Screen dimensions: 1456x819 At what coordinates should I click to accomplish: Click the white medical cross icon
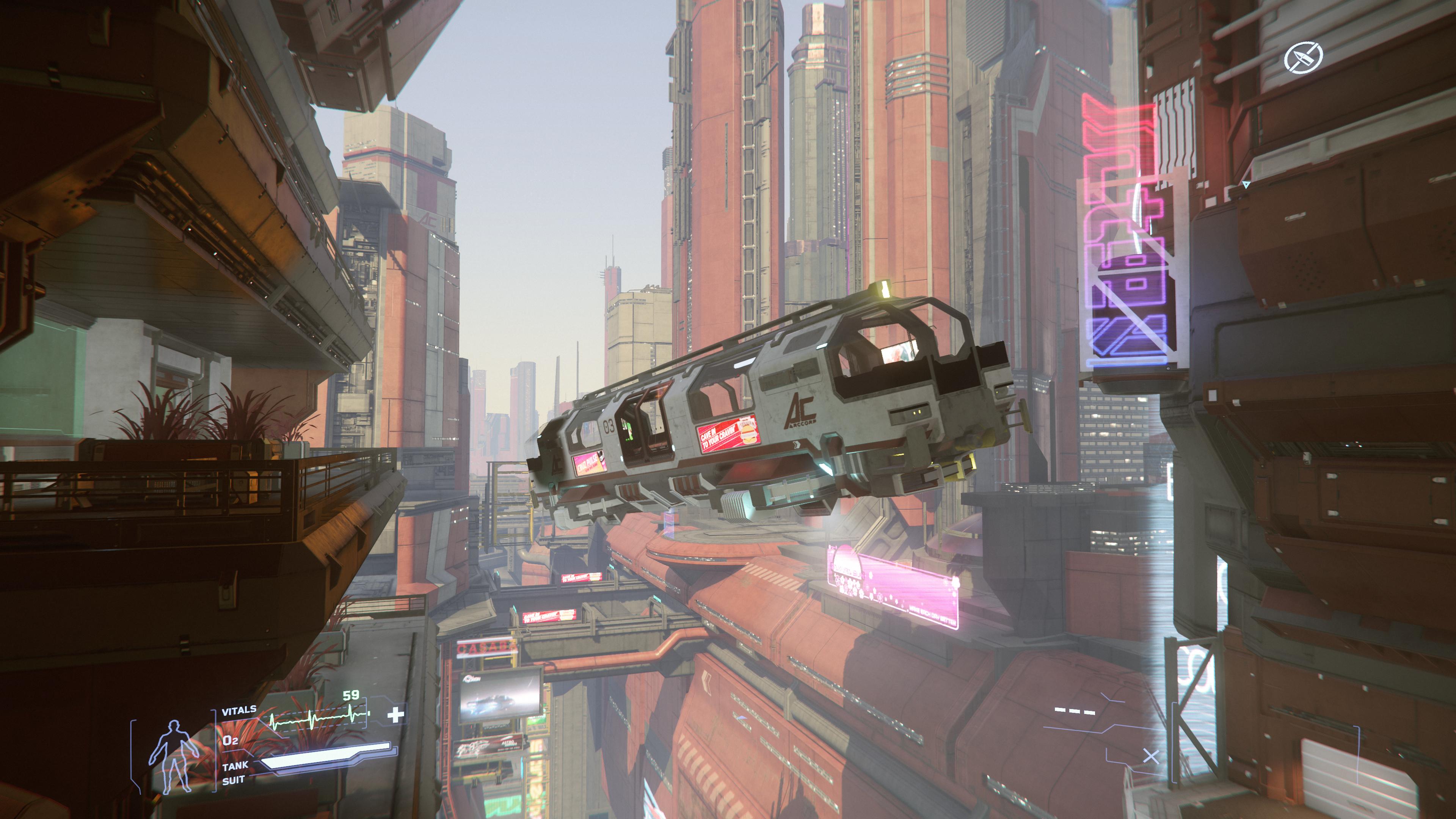395,715
